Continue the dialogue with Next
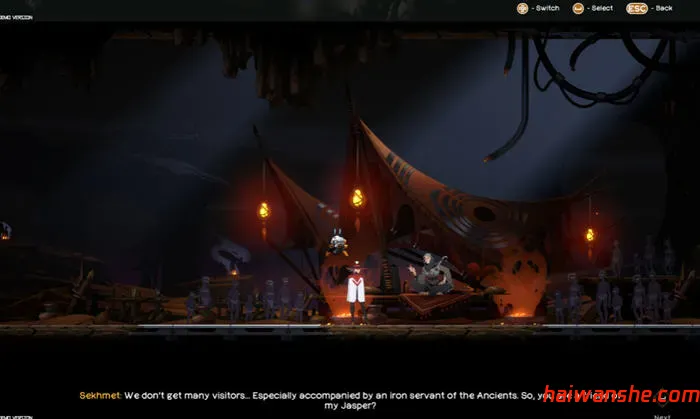 pos(661,415)
